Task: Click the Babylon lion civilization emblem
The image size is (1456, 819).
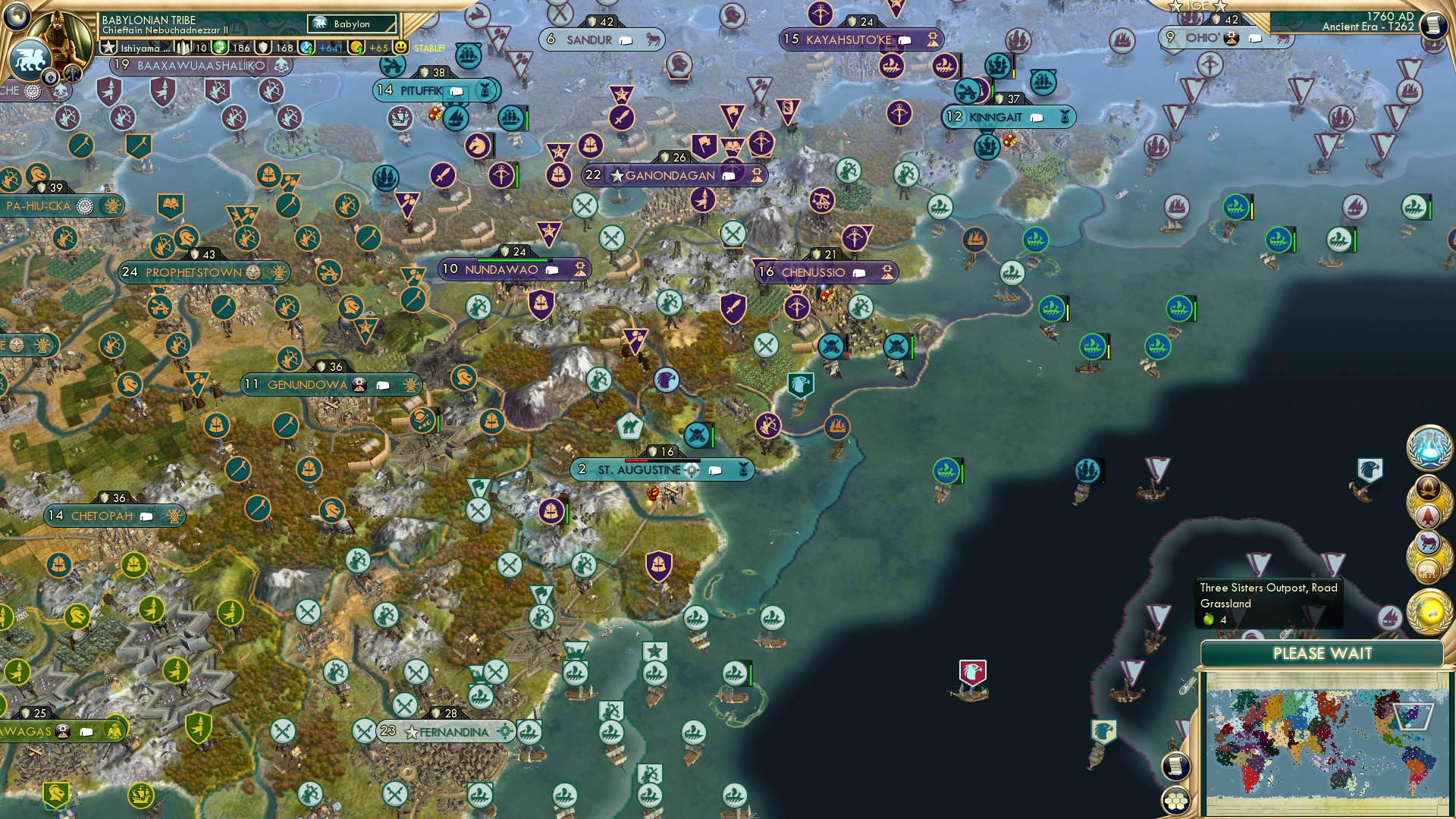Action: tap(31, 61)
